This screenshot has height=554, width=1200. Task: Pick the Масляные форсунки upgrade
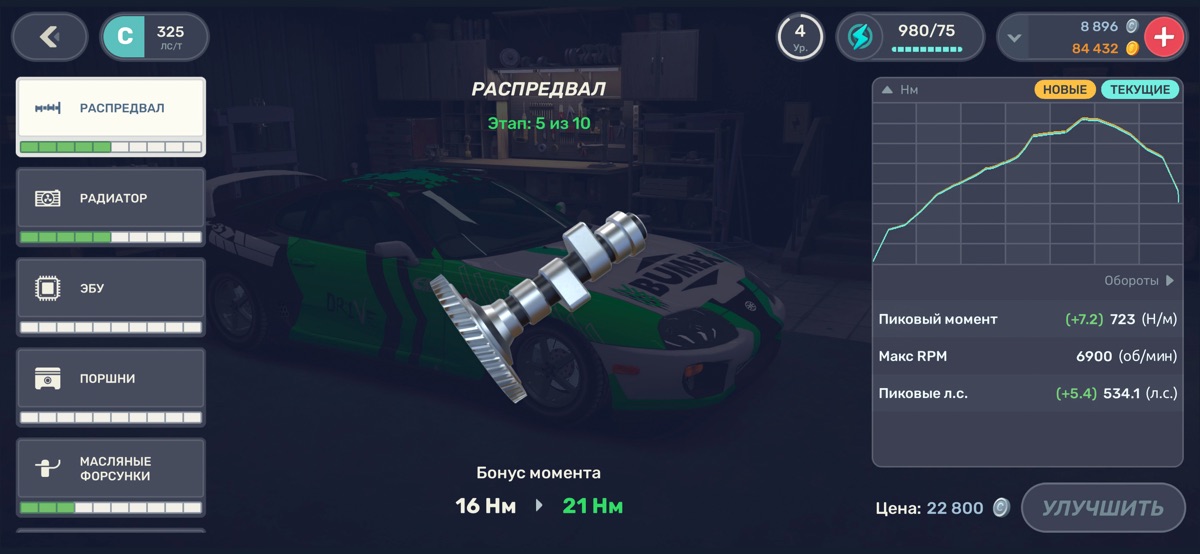pos(111,476)
